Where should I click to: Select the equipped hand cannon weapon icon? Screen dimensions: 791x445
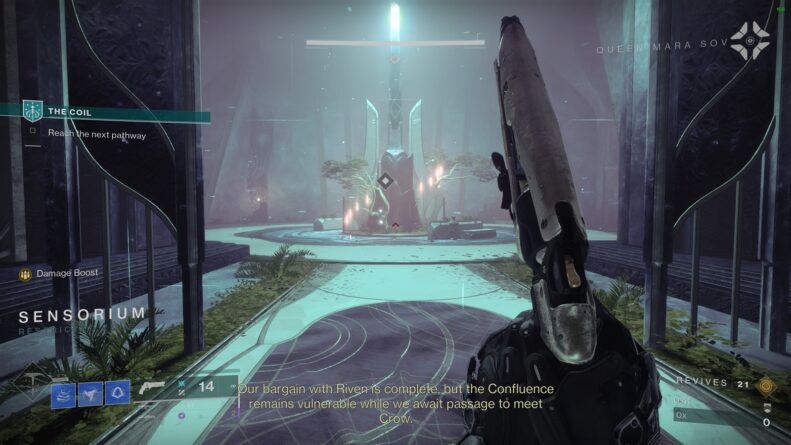(x=155, y=387)
